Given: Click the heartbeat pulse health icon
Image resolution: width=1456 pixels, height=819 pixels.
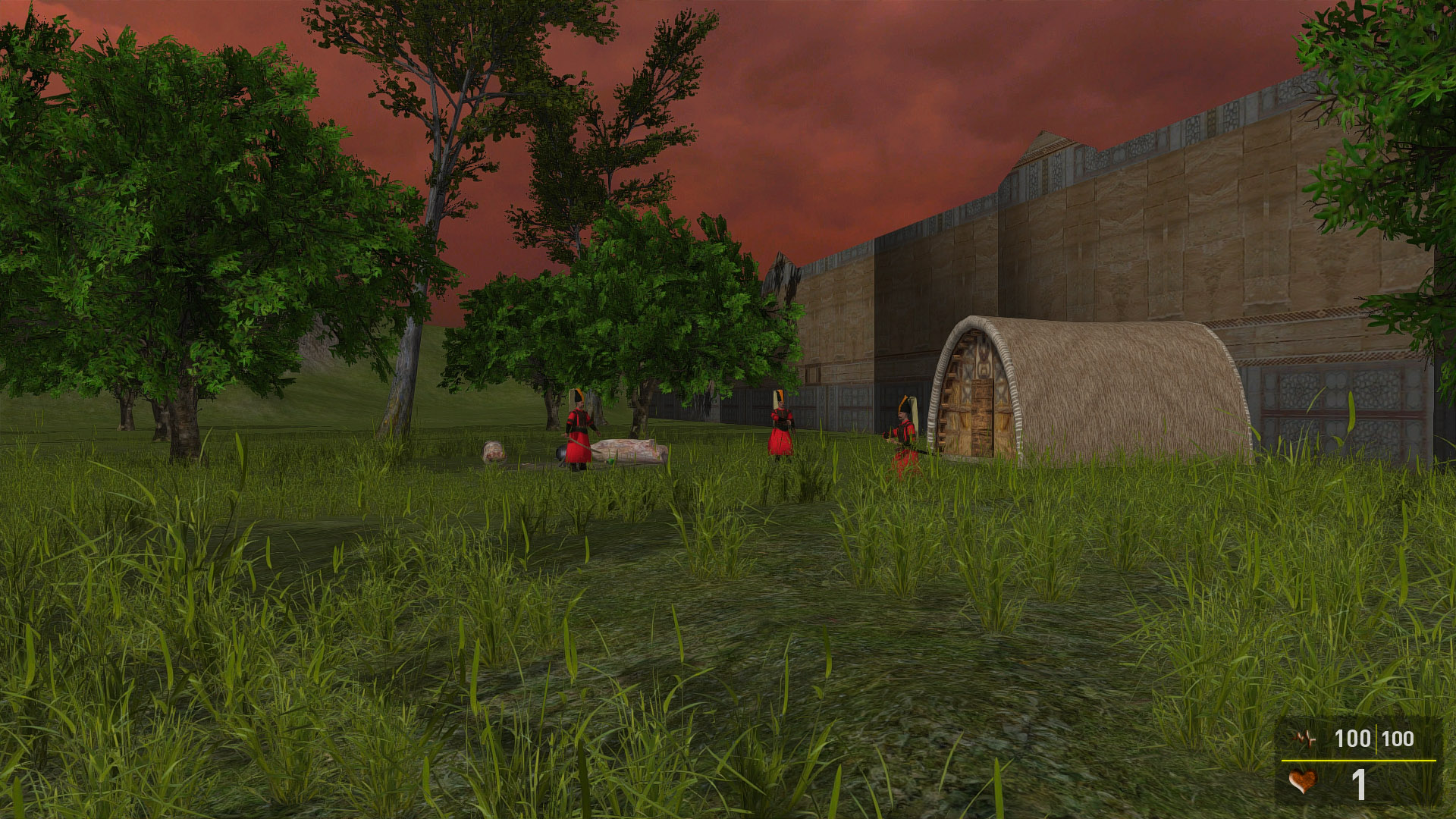Looking at the screenshot, I should point(1304,738).
